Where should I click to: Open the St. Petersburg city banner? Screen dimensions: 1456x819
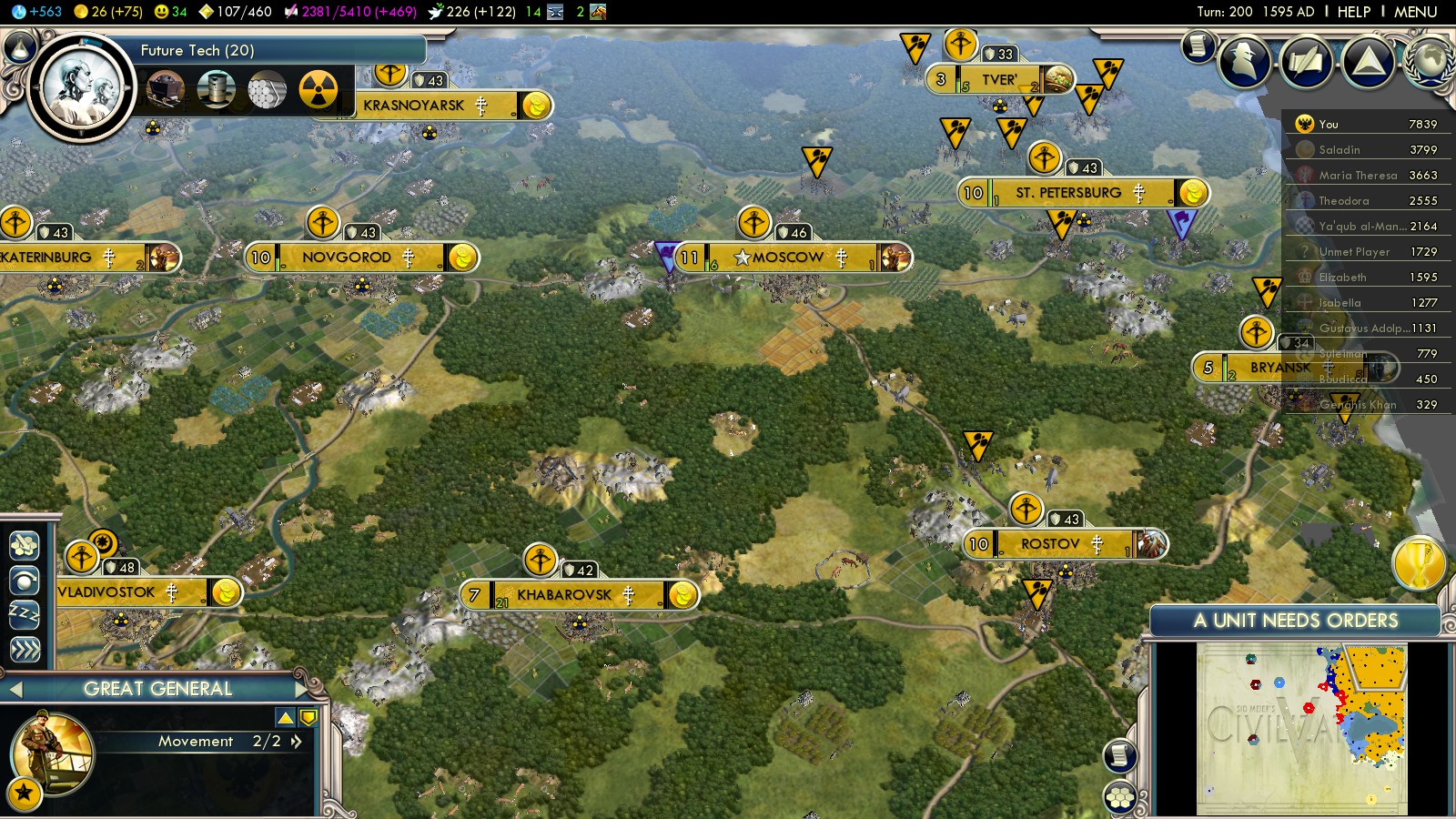1067,193
